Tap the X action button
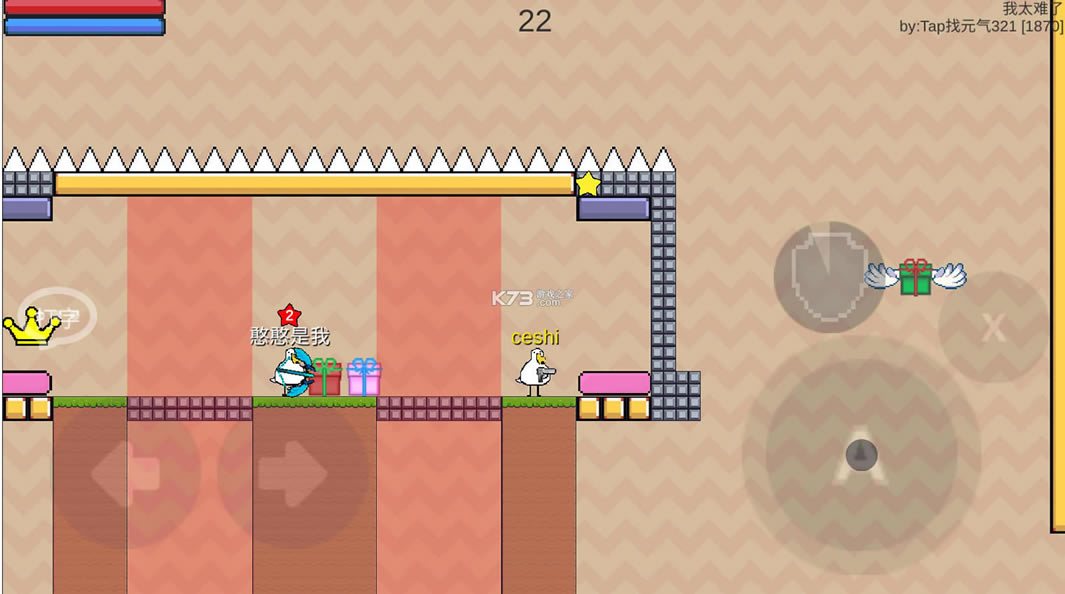 [x=993, y=327]
